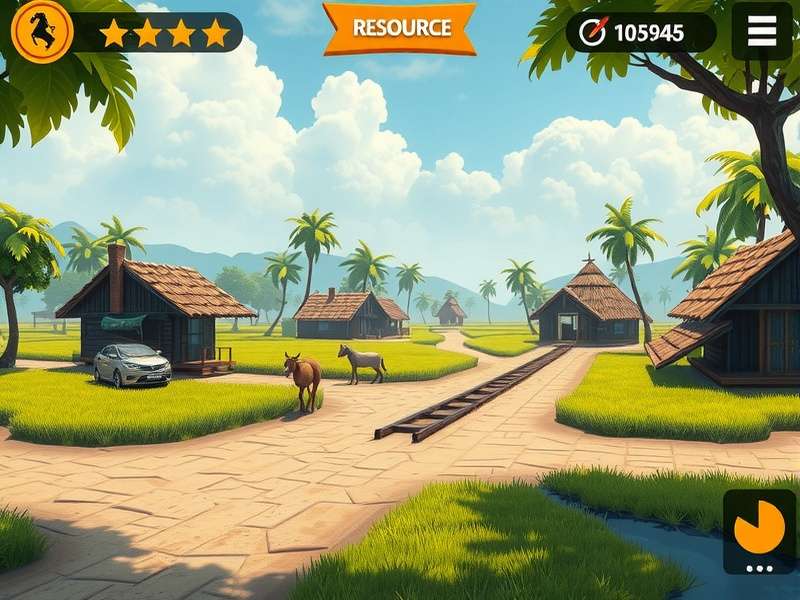The image size is (800, 600).
Task: Open the orange pie chart panel
Action: 759,528
